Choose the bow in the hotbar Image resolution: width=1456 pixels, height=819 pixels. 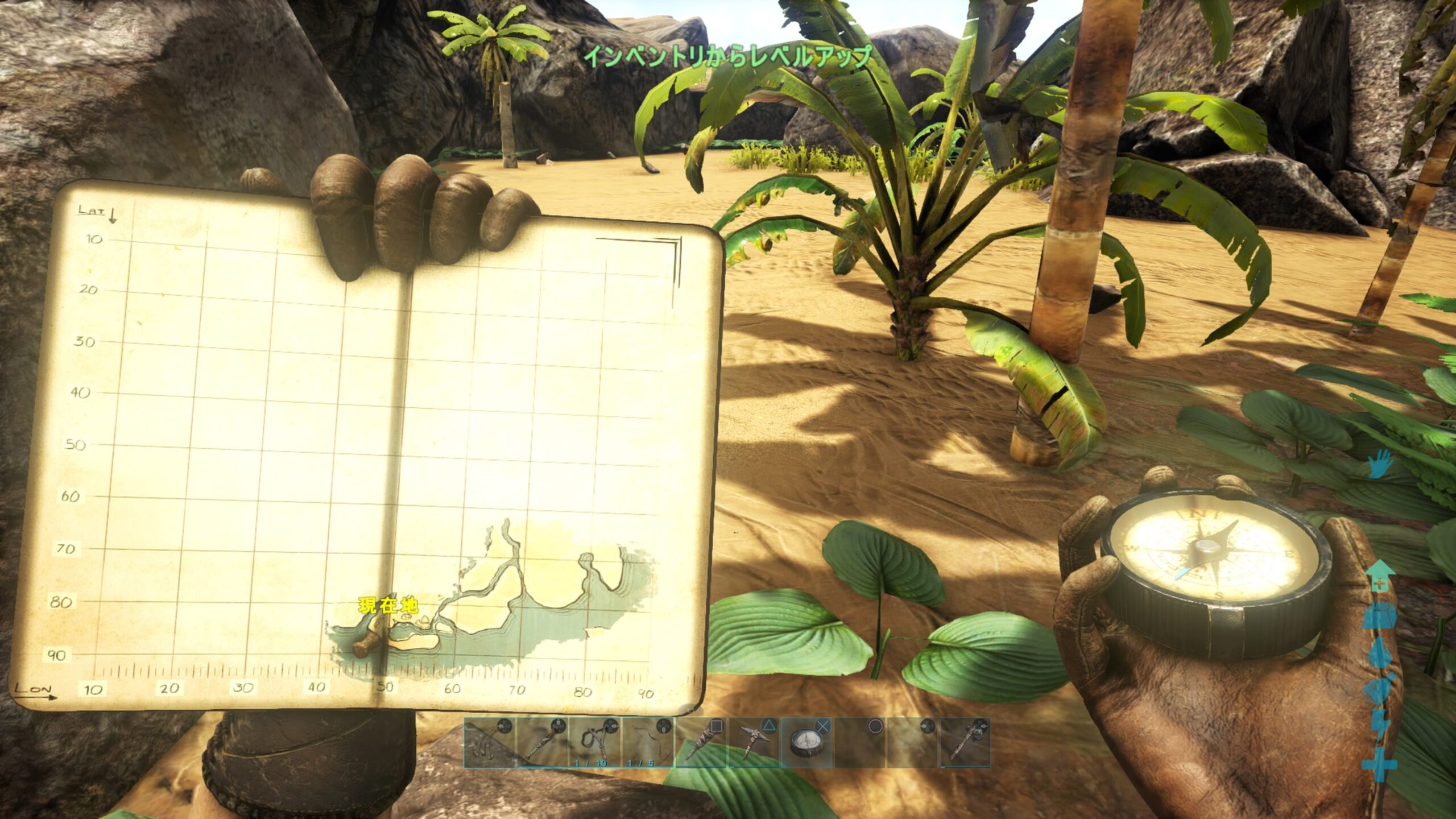pyautogui.click(x=648, y=742)
